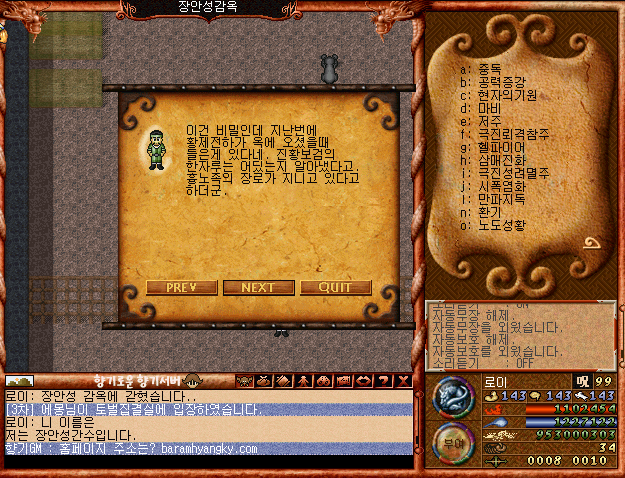The height and width of the screenshot is (478, 625).
Task: Click the X icon on the chat toolbar
Action: (x=402, y=381)
